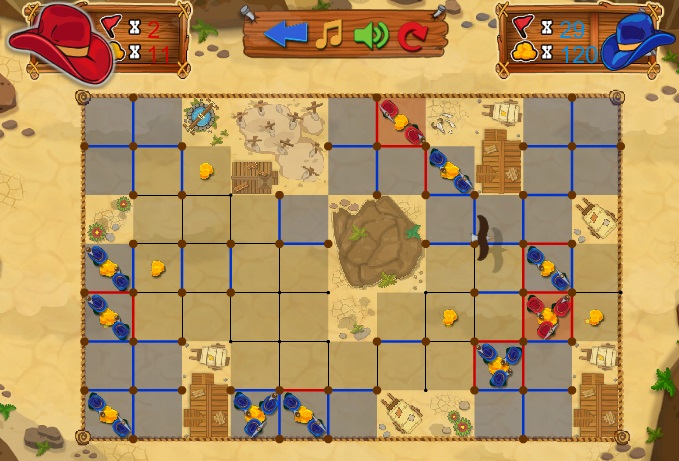
Task: Mute sound with the green speaker icon
Action: pos(370,35)
